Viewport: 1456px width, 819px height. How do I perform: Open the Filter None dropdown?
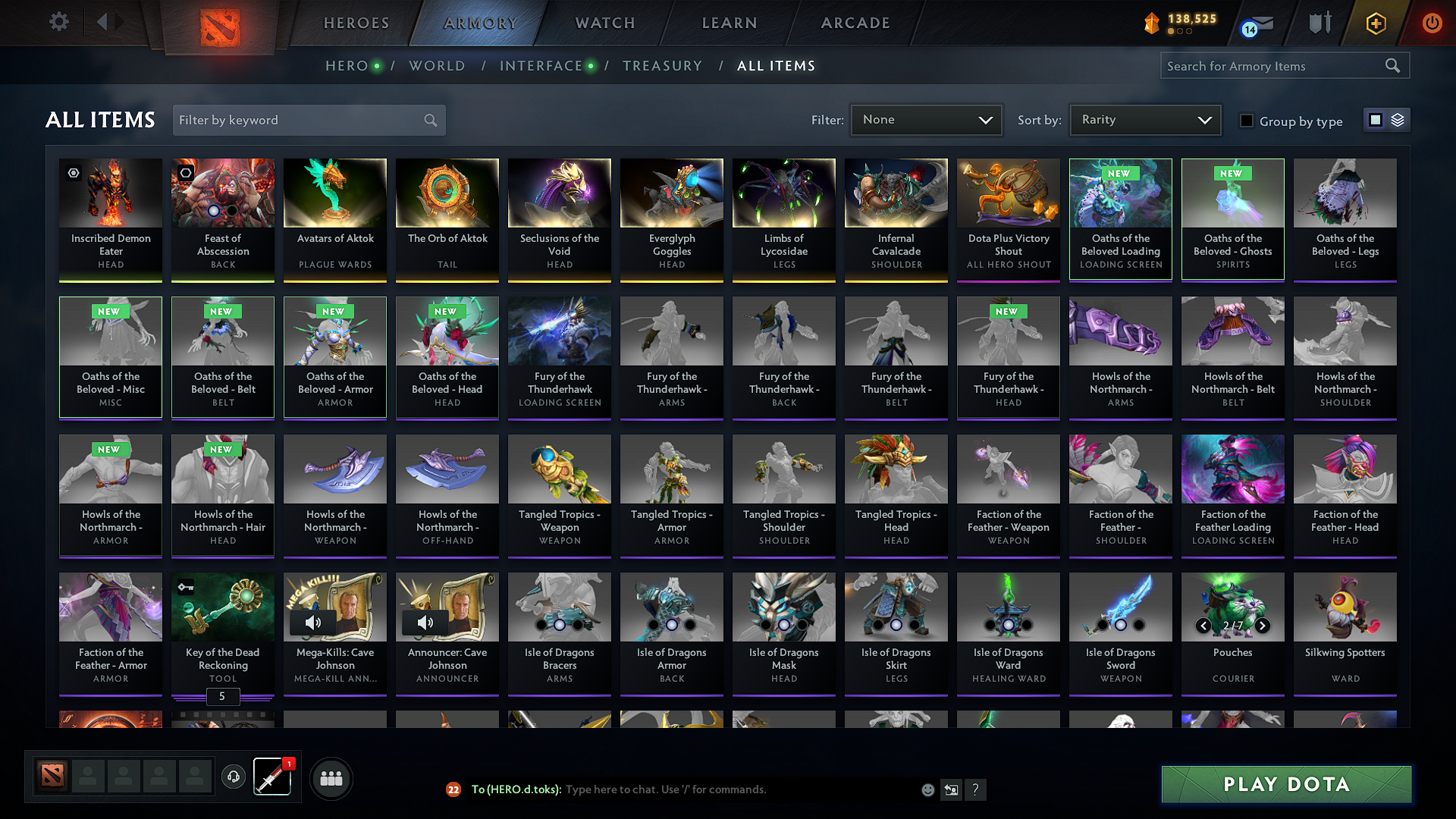coord(926,119)
